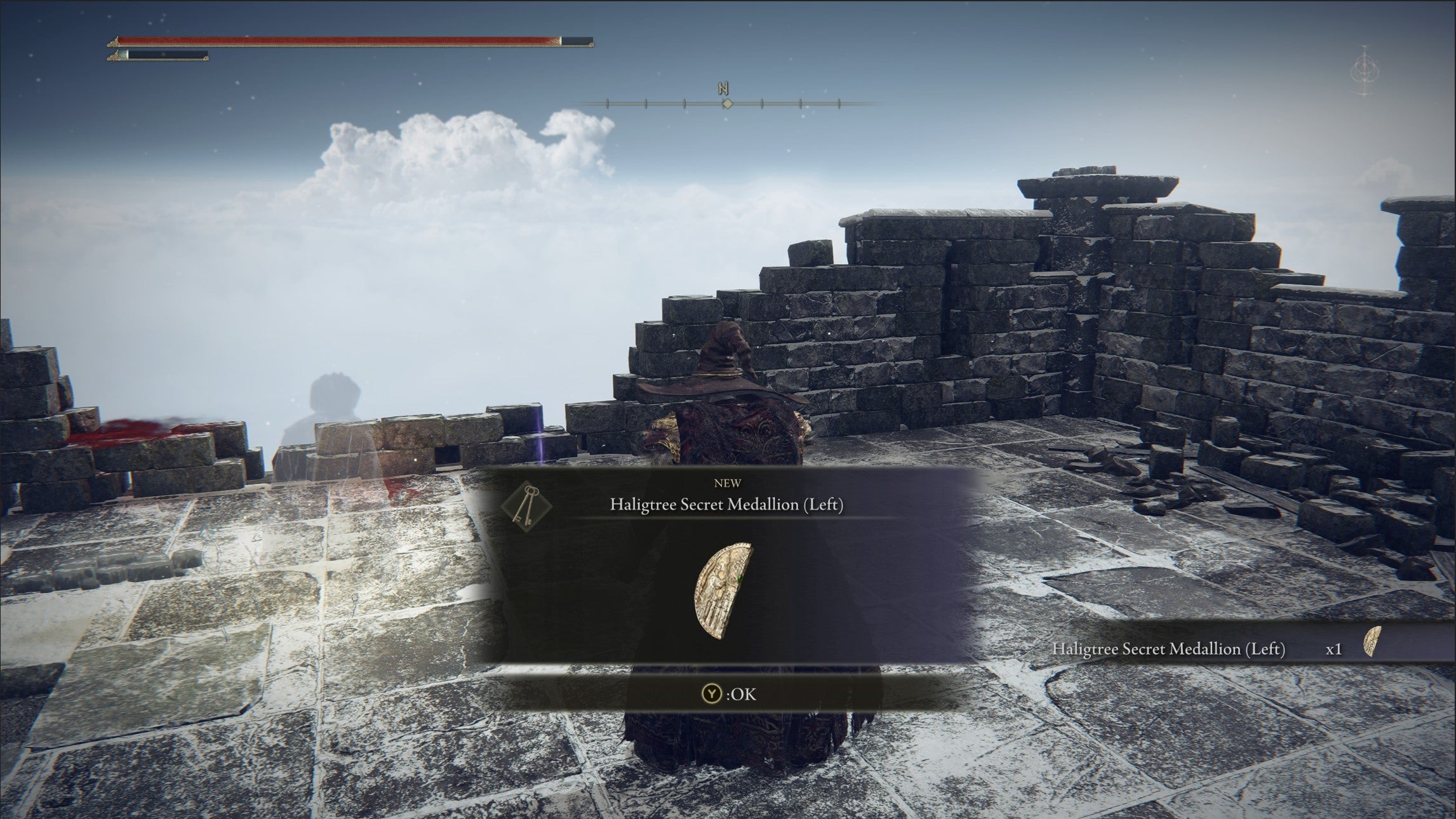The height and width of the screenshot is (819, 1456).
Task: Click the green checkmark beside the medallion
Action: [738, 578]
